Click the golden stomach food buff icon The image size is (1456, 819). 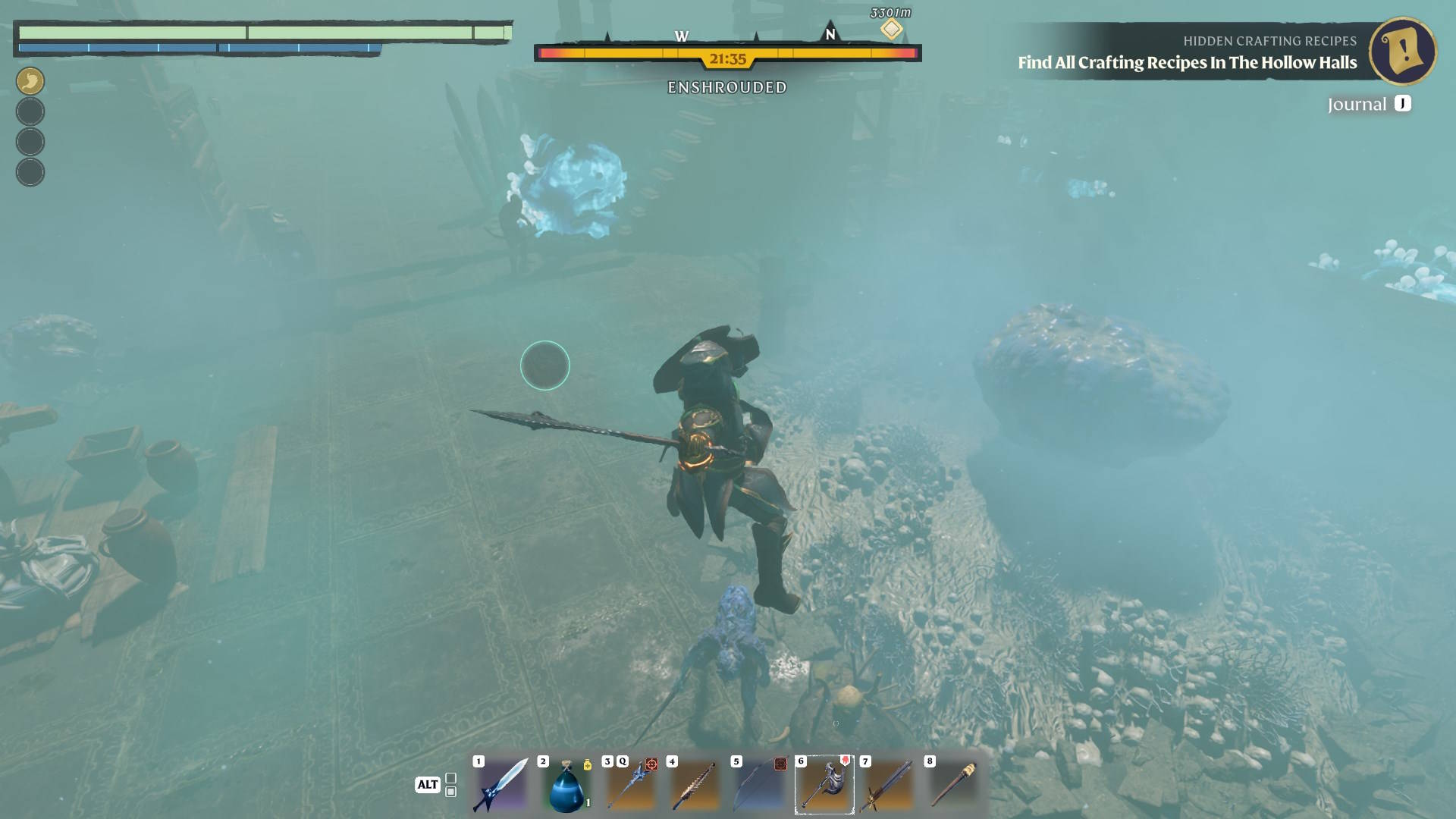[30, 80]
